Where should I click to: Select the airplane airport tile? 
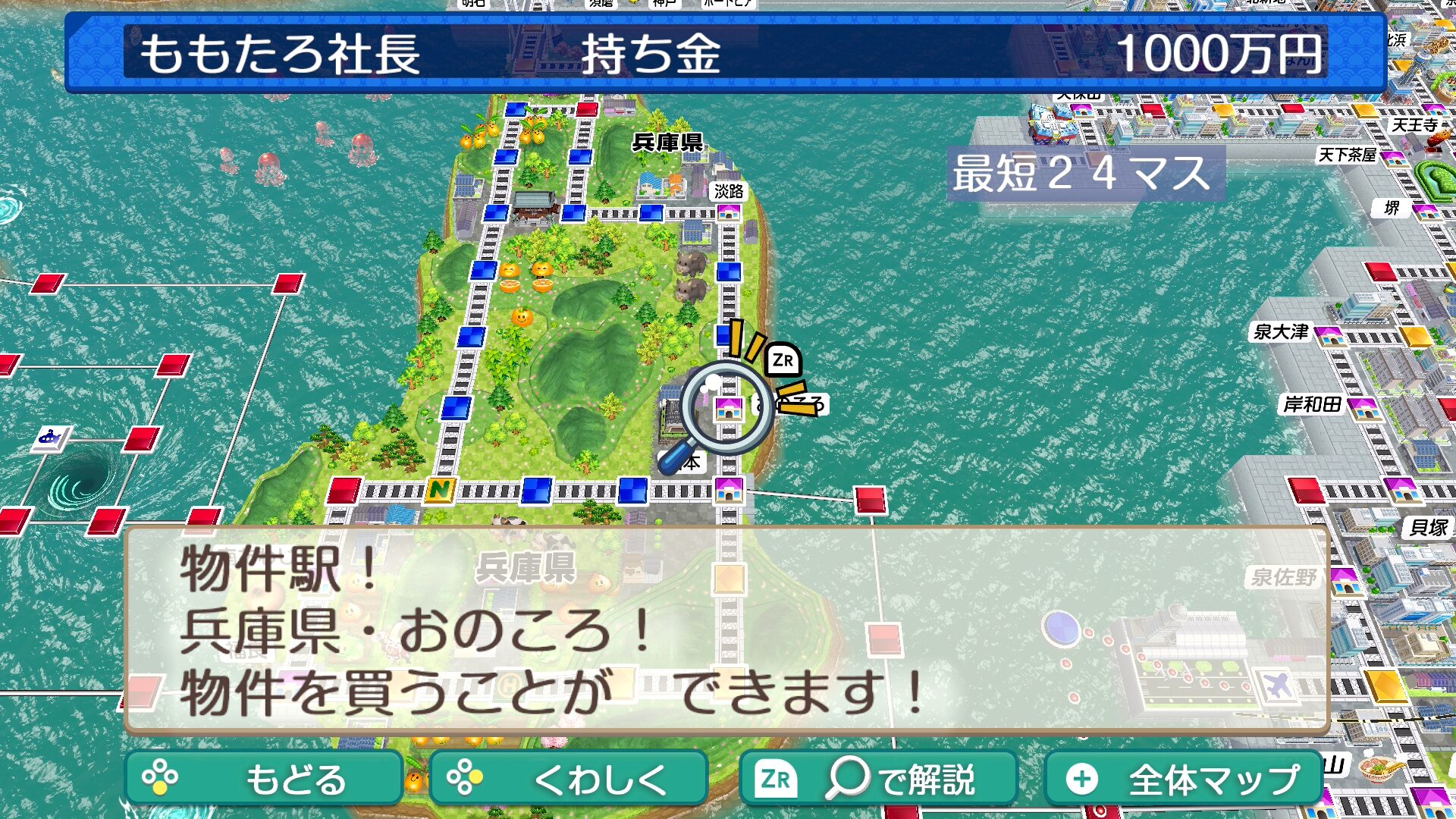click(x=1276, y=686)
